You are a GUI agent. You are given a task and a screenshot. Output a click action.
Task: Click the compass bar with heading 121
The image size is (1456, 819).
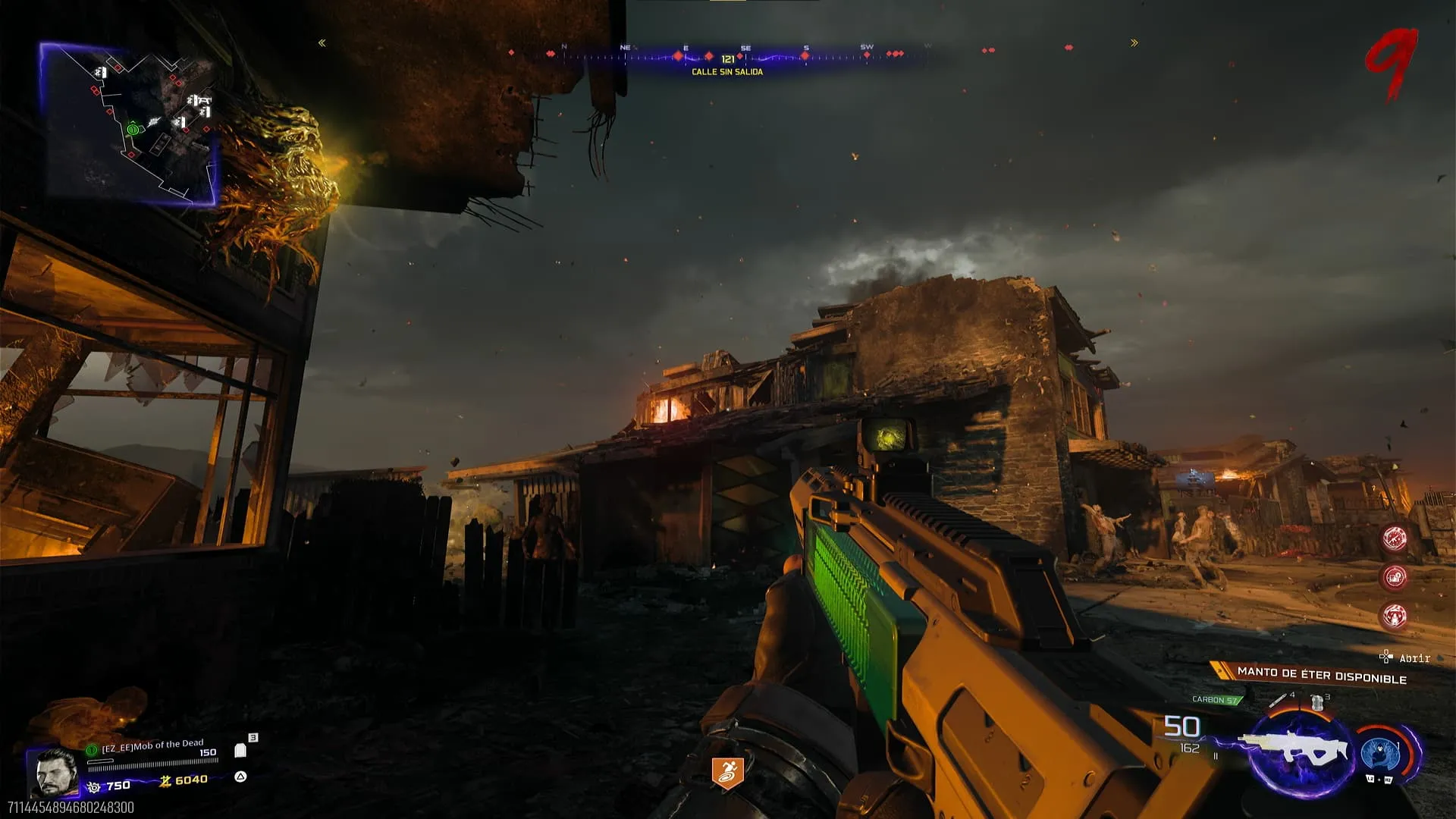726,57
